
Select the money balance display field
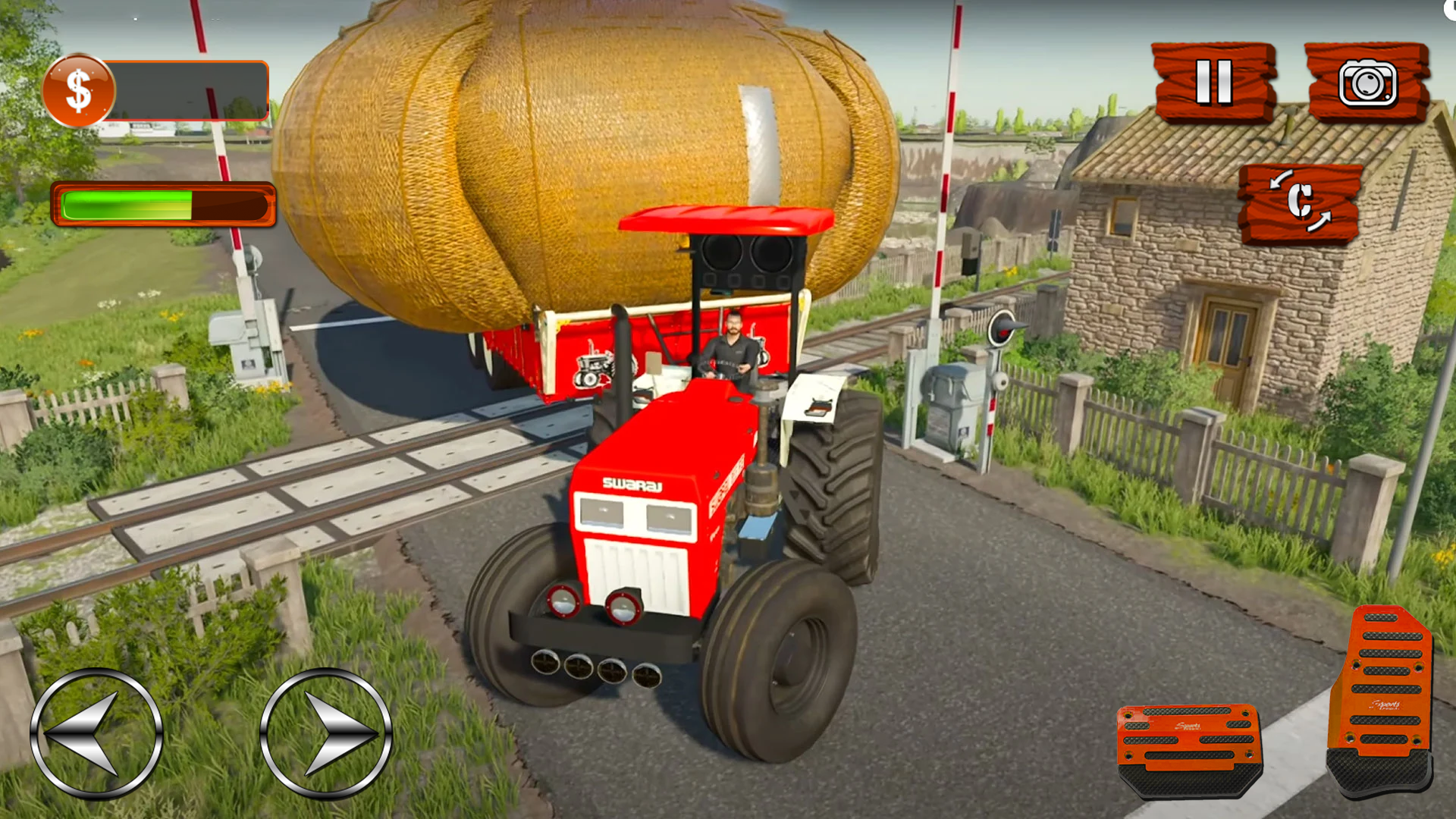[x=186, y=91]
